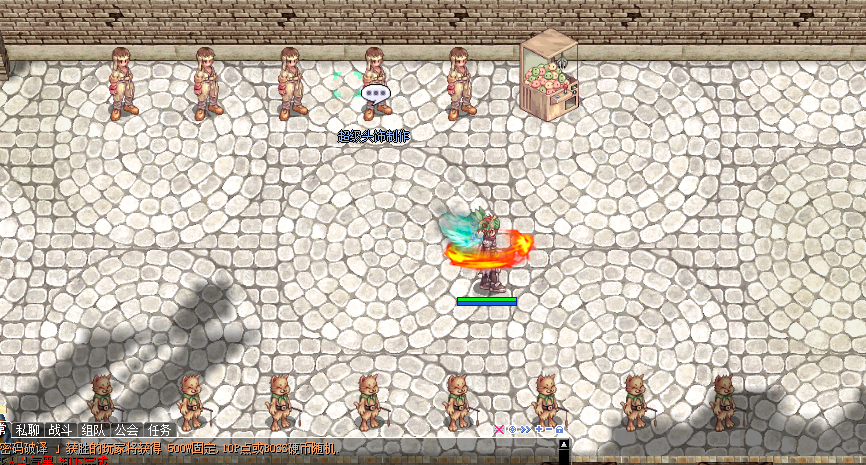Switch to the 任务 chat tab
The width and height of the screenshot is (866, 465).
click(x=159, y=430)
